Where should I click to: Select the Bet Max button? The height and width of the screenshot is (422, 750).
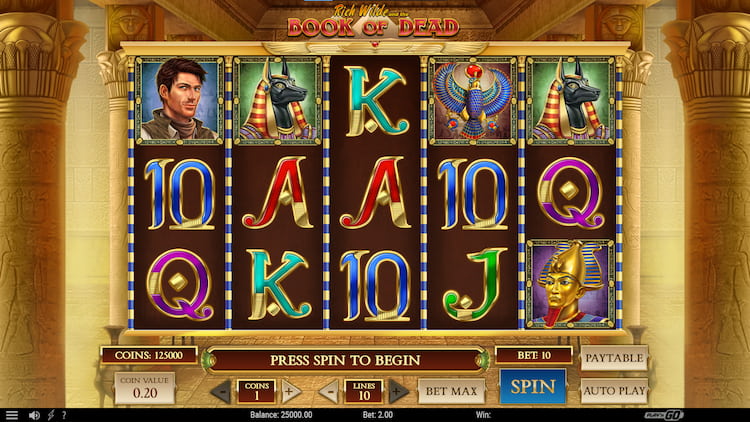click(x=450, y=390)
